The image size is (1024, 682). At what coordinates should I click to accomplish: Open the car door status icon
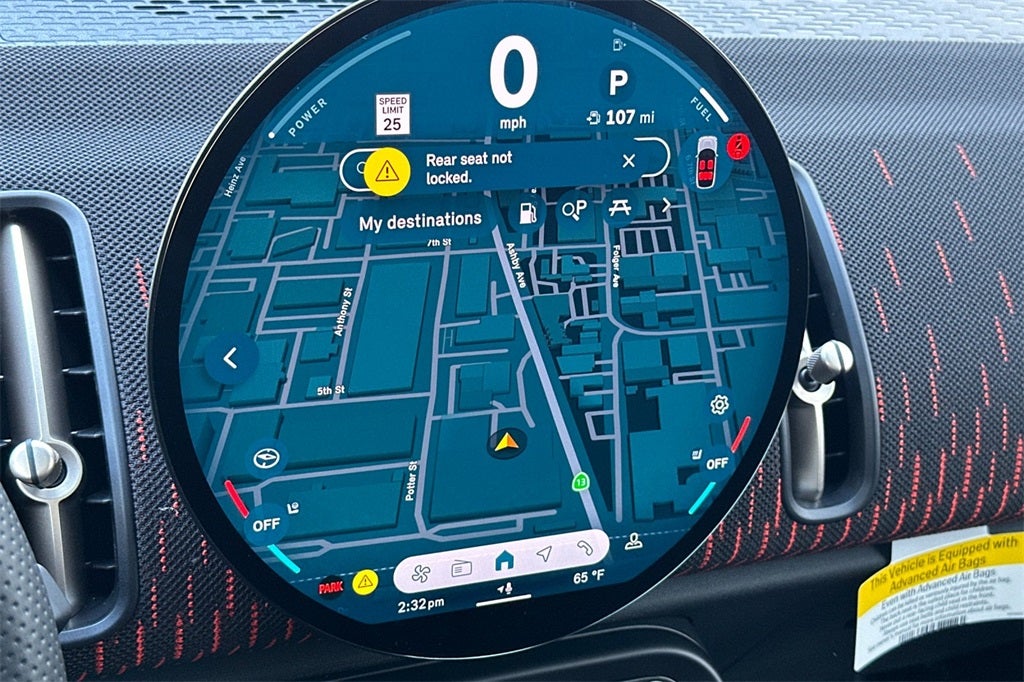[x=706, y=160]
